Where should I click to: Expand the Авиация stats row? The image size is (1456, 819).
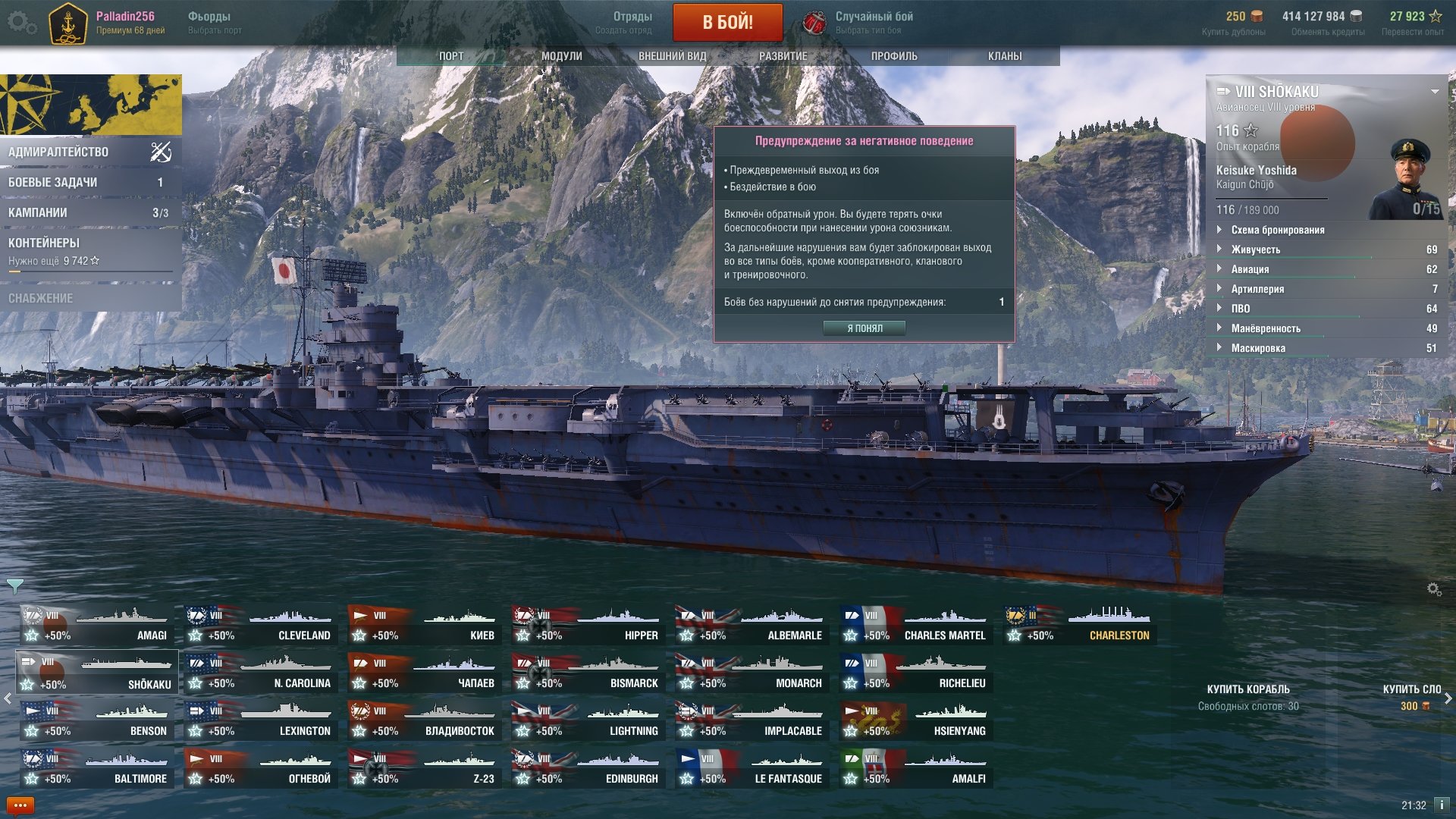(1250, 269)
